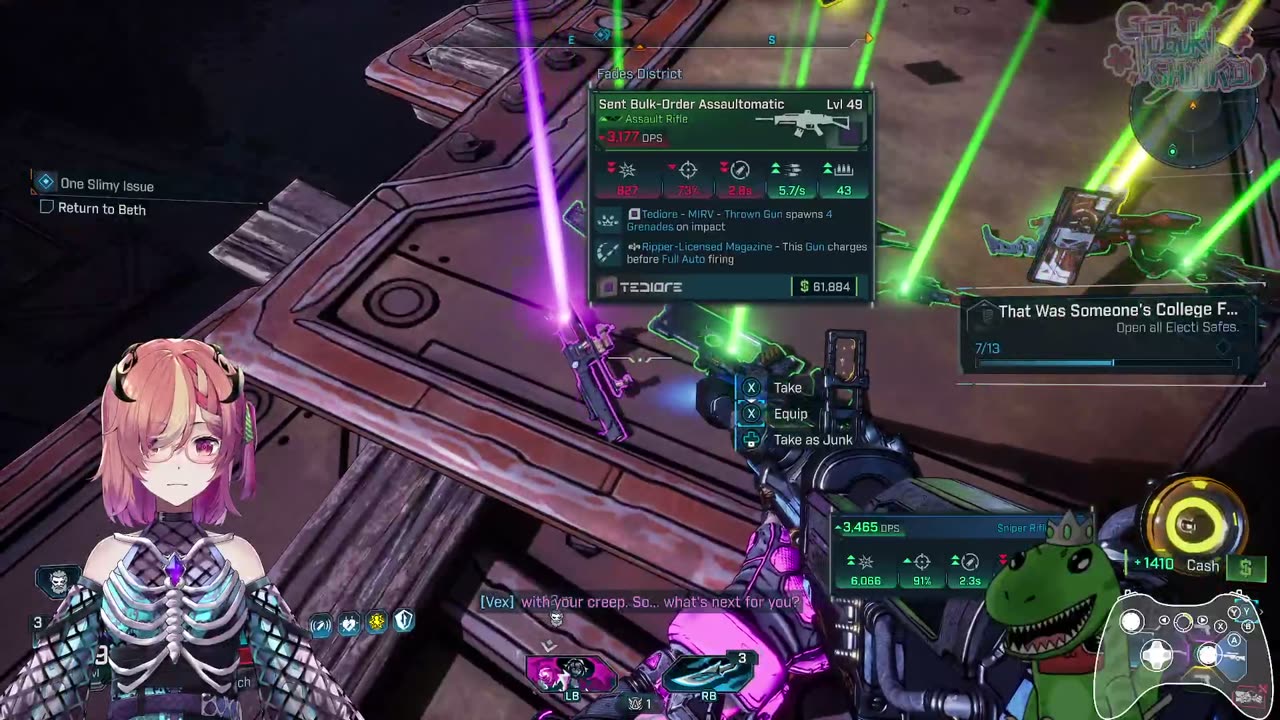Viewport: 1280px width, 720px height.
Task: Open the equipped sniper rifle stat card
Action: click(940, 555)
